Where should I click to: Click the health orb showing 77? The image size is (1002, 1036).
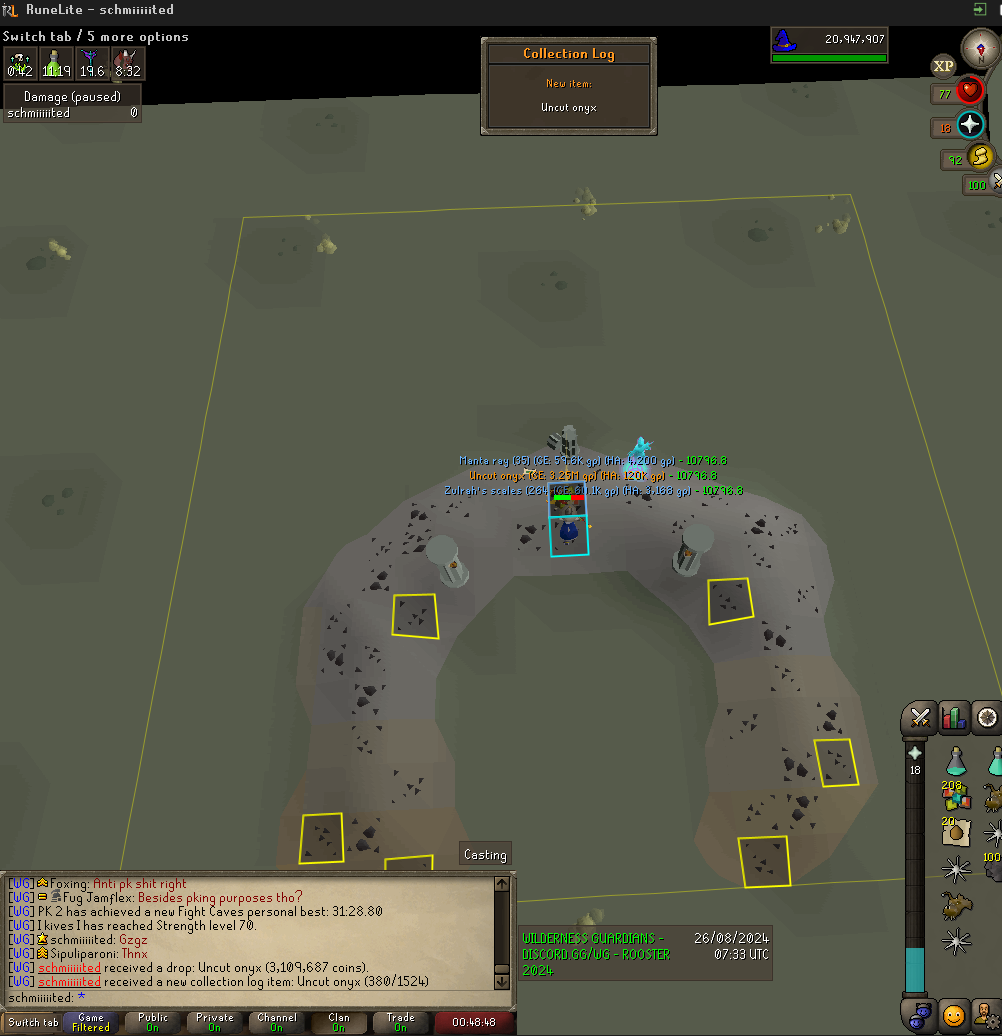(x=968, y=92)
